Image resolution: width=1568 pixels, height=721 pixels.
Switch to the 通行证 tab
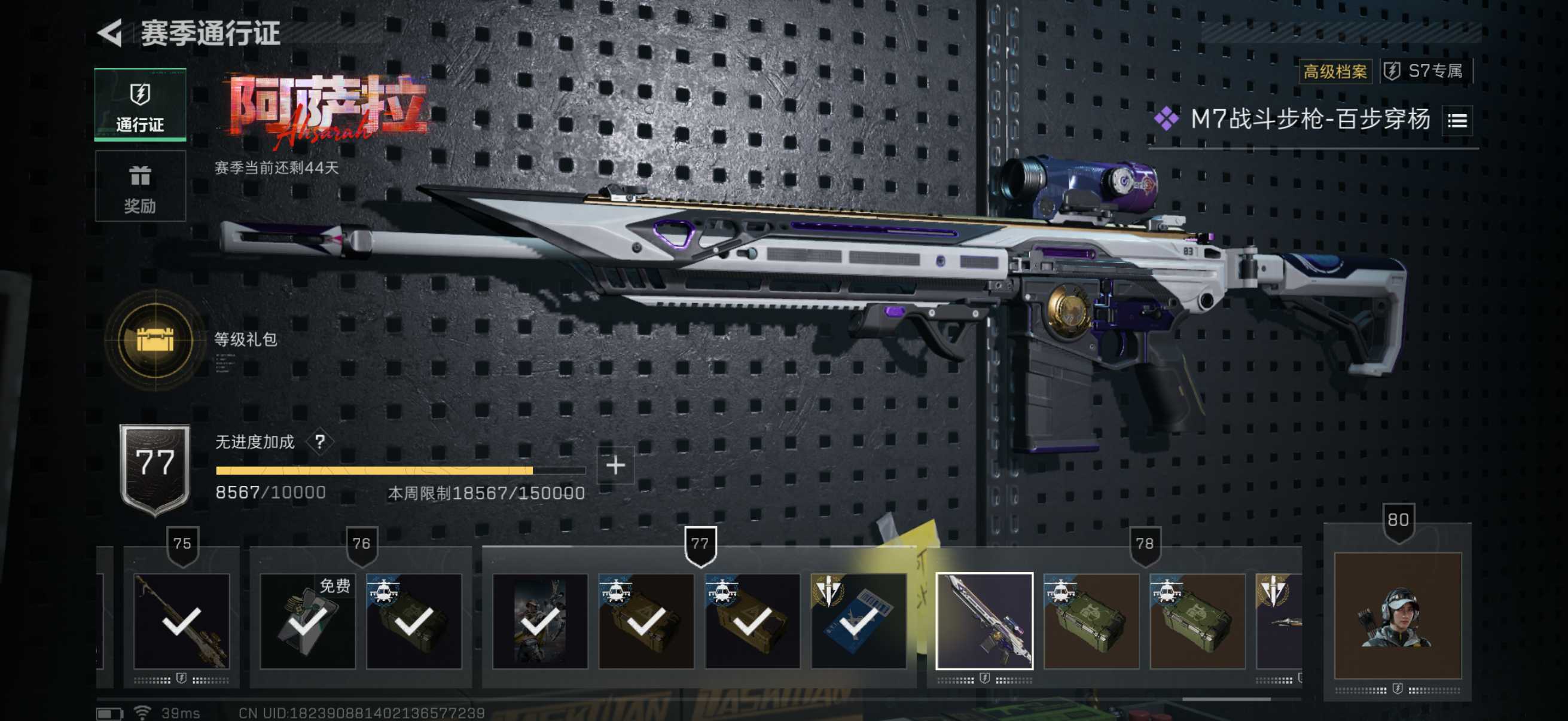click(140, 105)
